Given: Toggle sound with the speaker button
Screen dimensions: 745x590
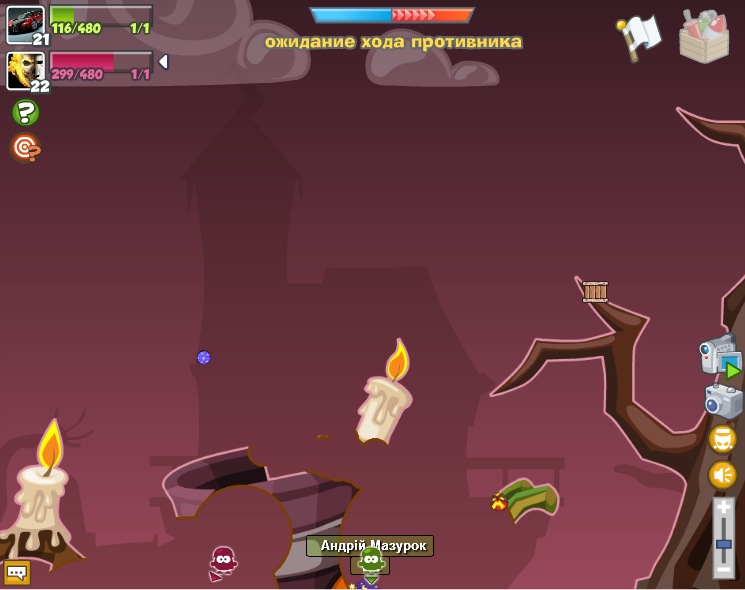Looking at the screenshot, I should click(722, 474).
